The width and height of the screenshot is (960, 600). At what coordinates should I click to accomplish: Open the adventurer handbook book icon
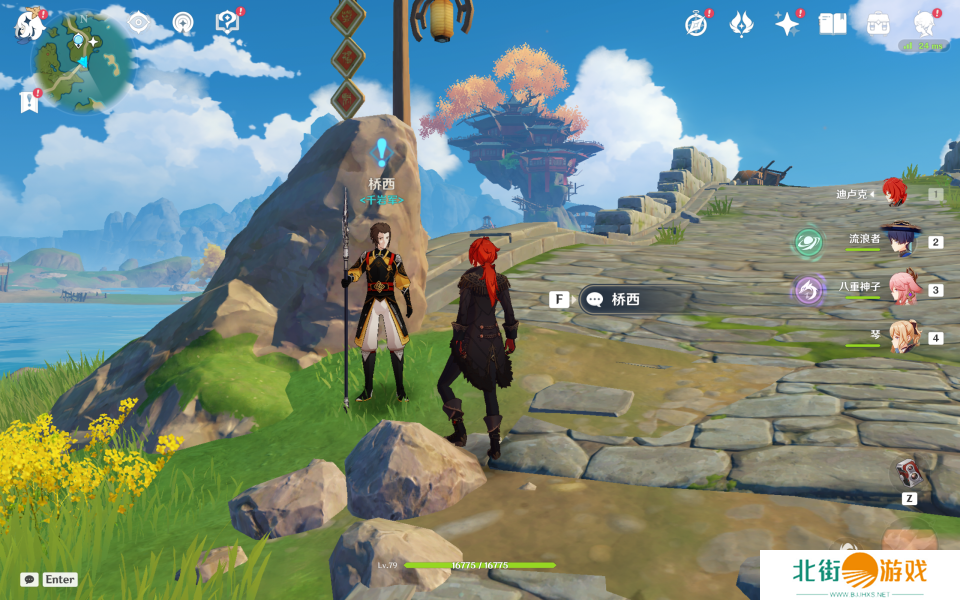click(x=833, y=24)
